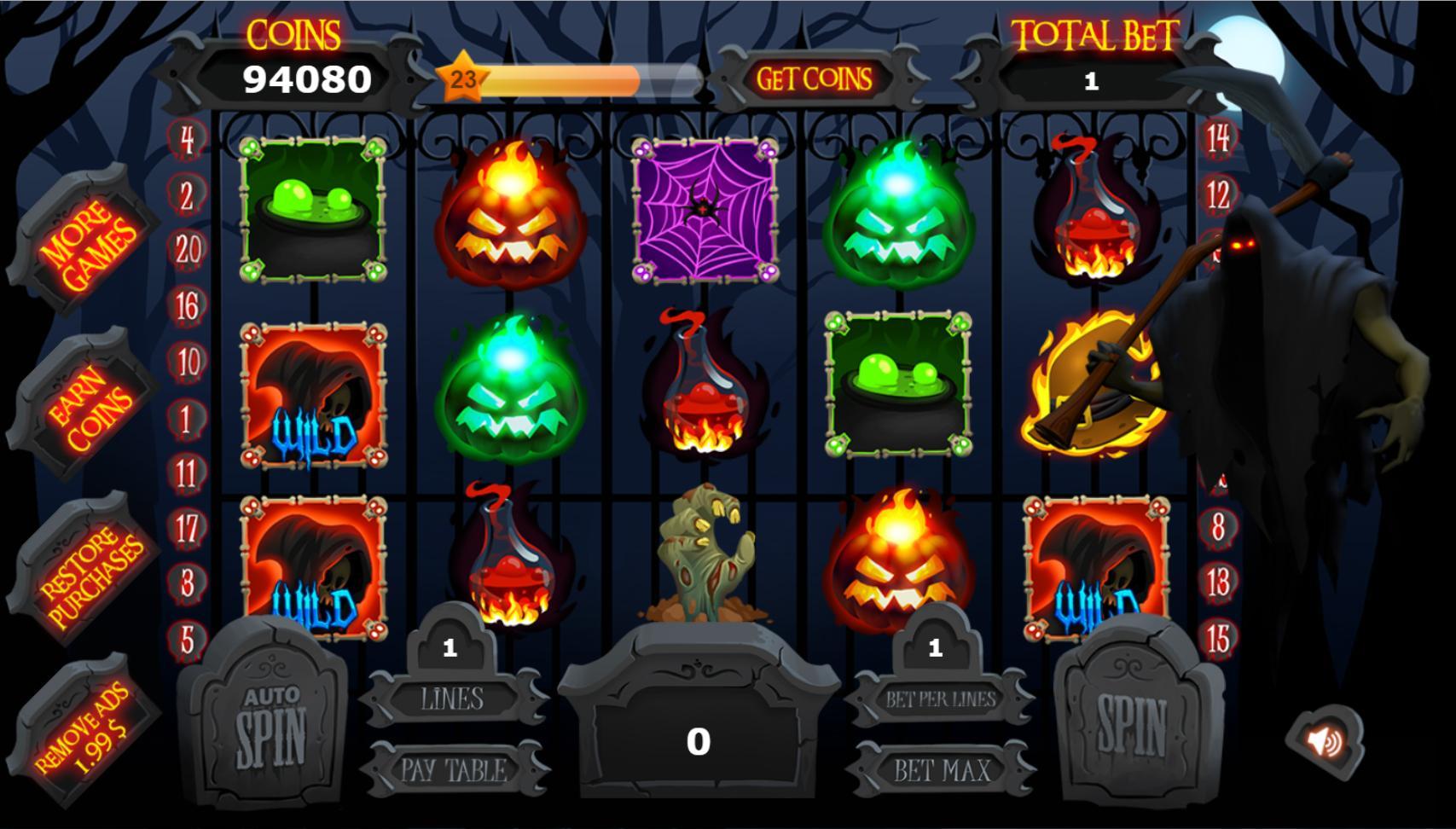
Task: Open the LINES selector
Action: pyautogui.click(x=454, y=699)
